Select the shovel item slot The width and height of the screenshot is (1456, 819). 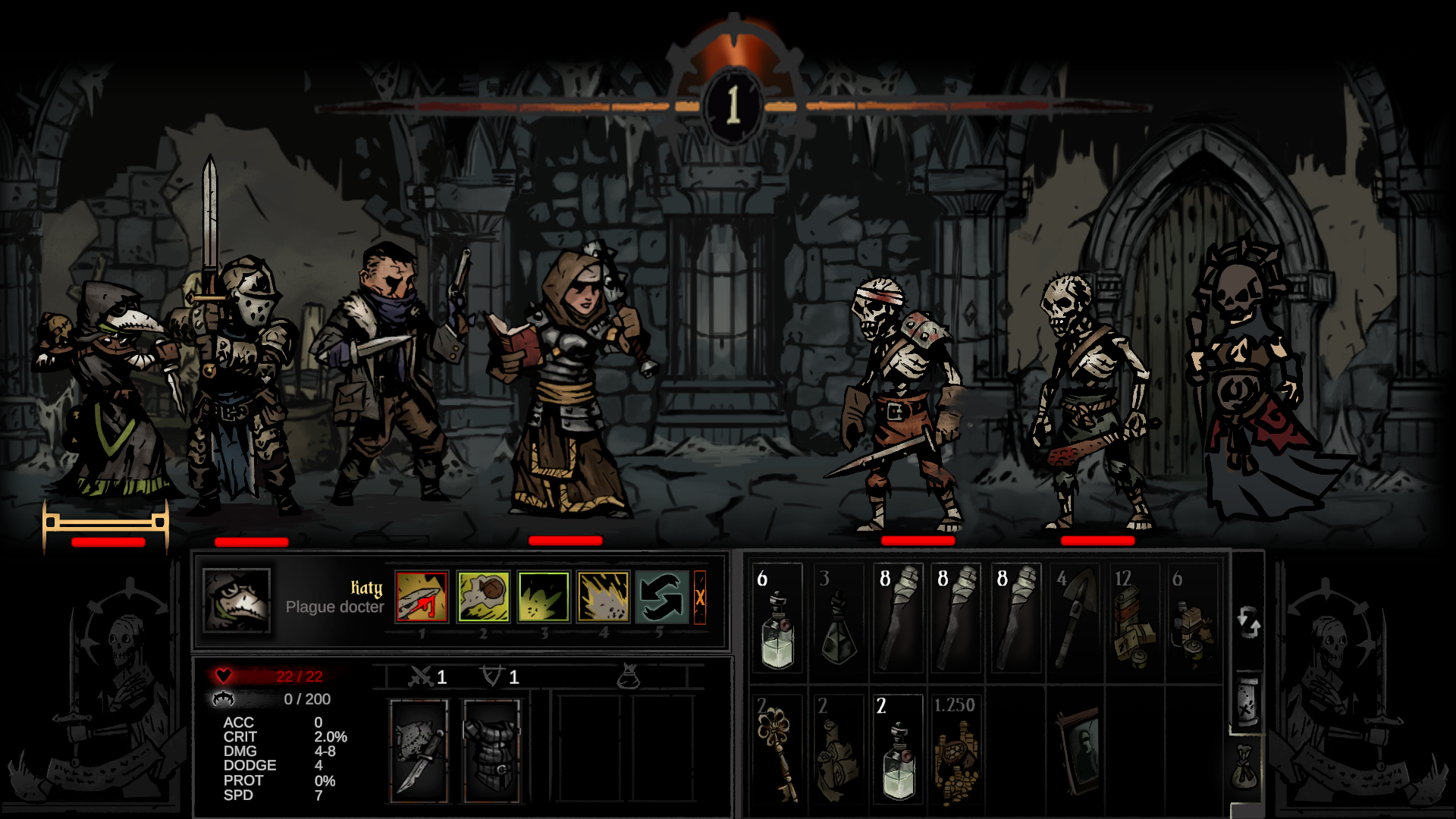click(x=1075, y=619)
